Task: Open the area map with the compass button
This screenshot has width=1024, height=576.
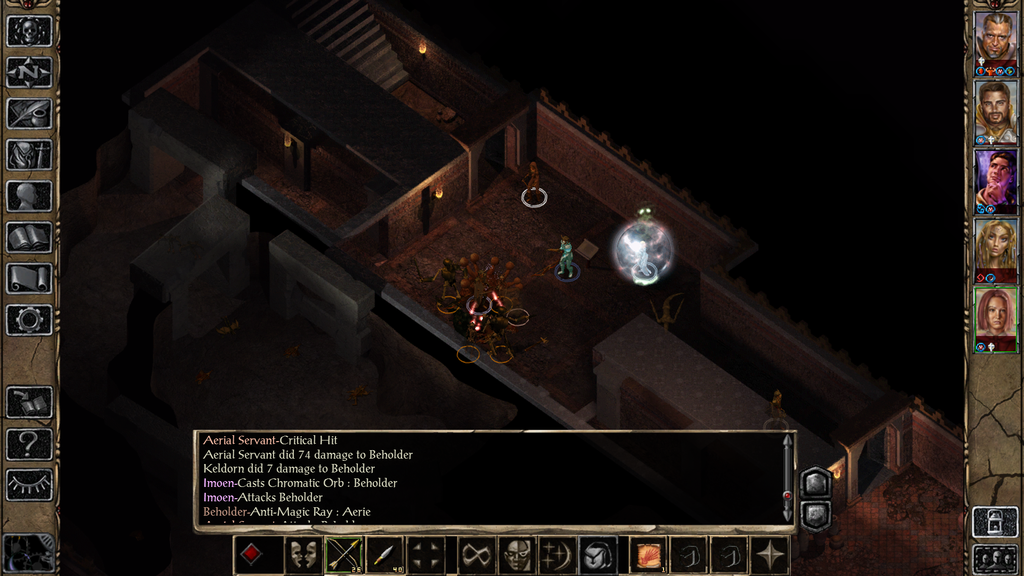Action: click(29, 72)
